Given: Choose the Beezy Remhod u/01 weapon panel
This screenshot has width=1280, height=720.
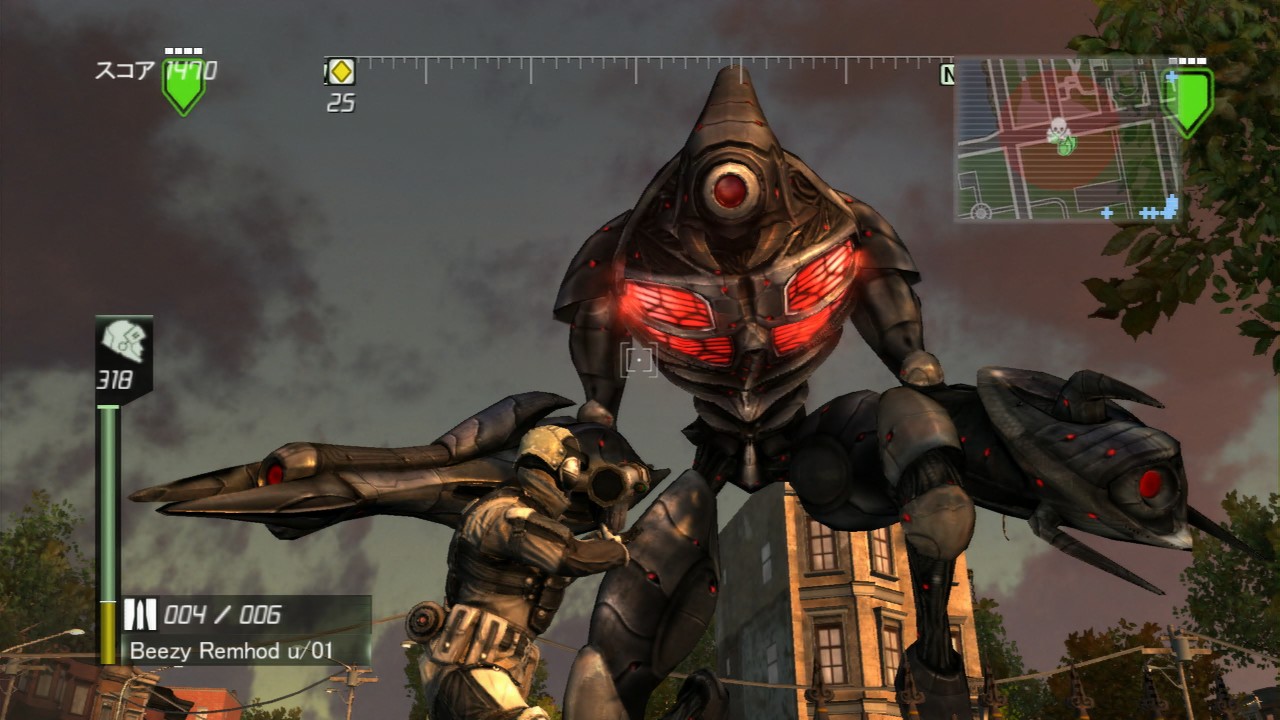Looking at the screenshot, I should point(246,631).
